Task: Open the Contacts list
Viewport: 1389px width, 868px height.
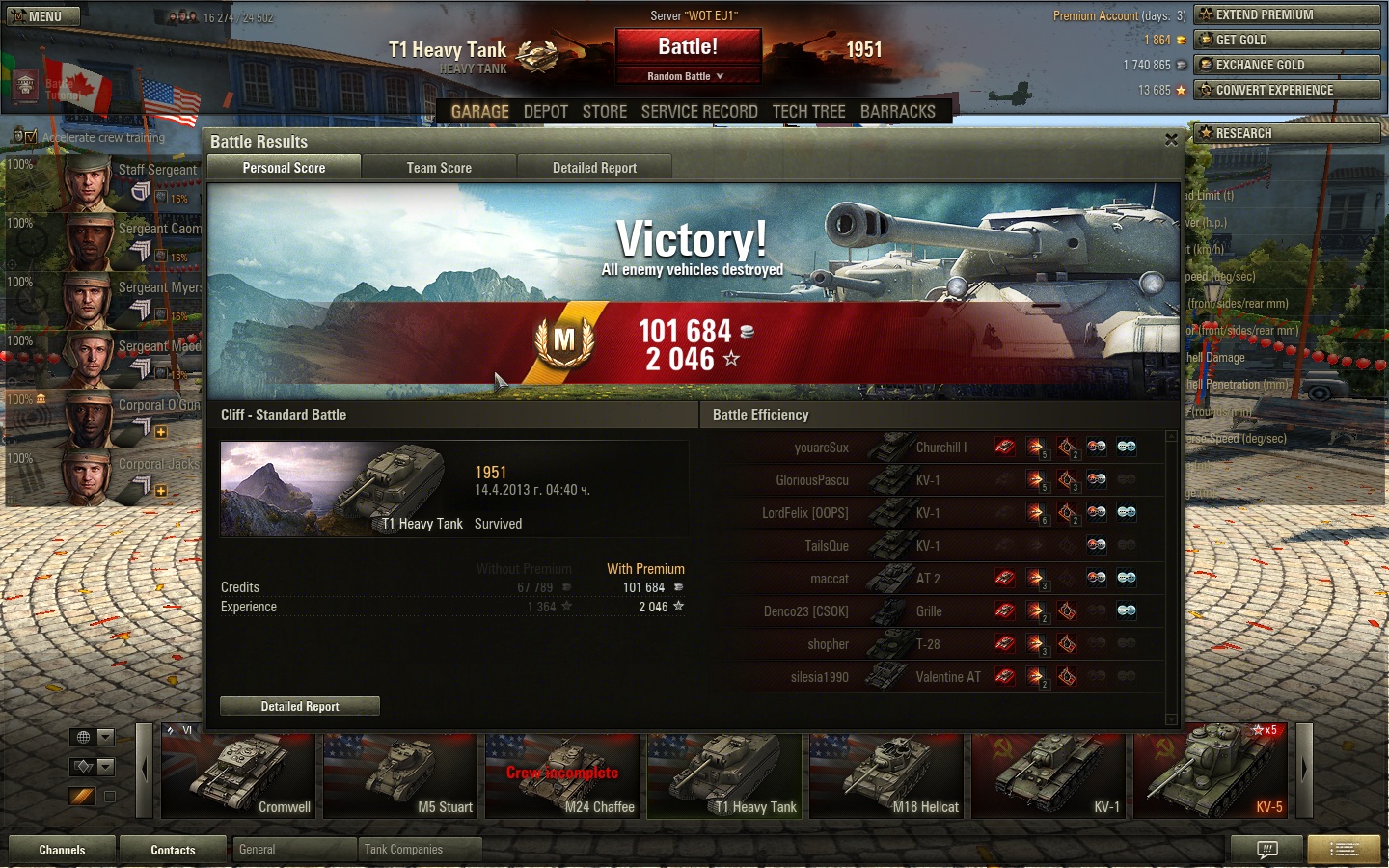Action: (173, 850)
